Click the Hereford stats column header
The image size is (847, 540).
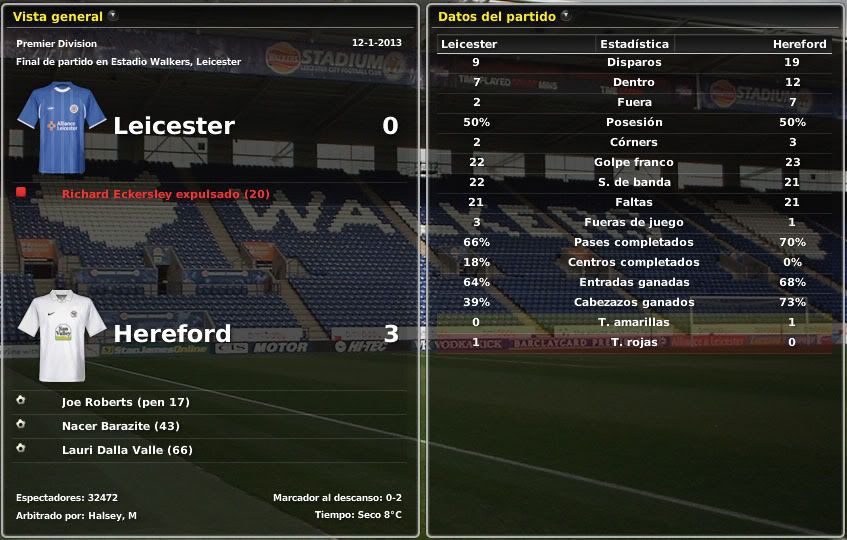799,44
